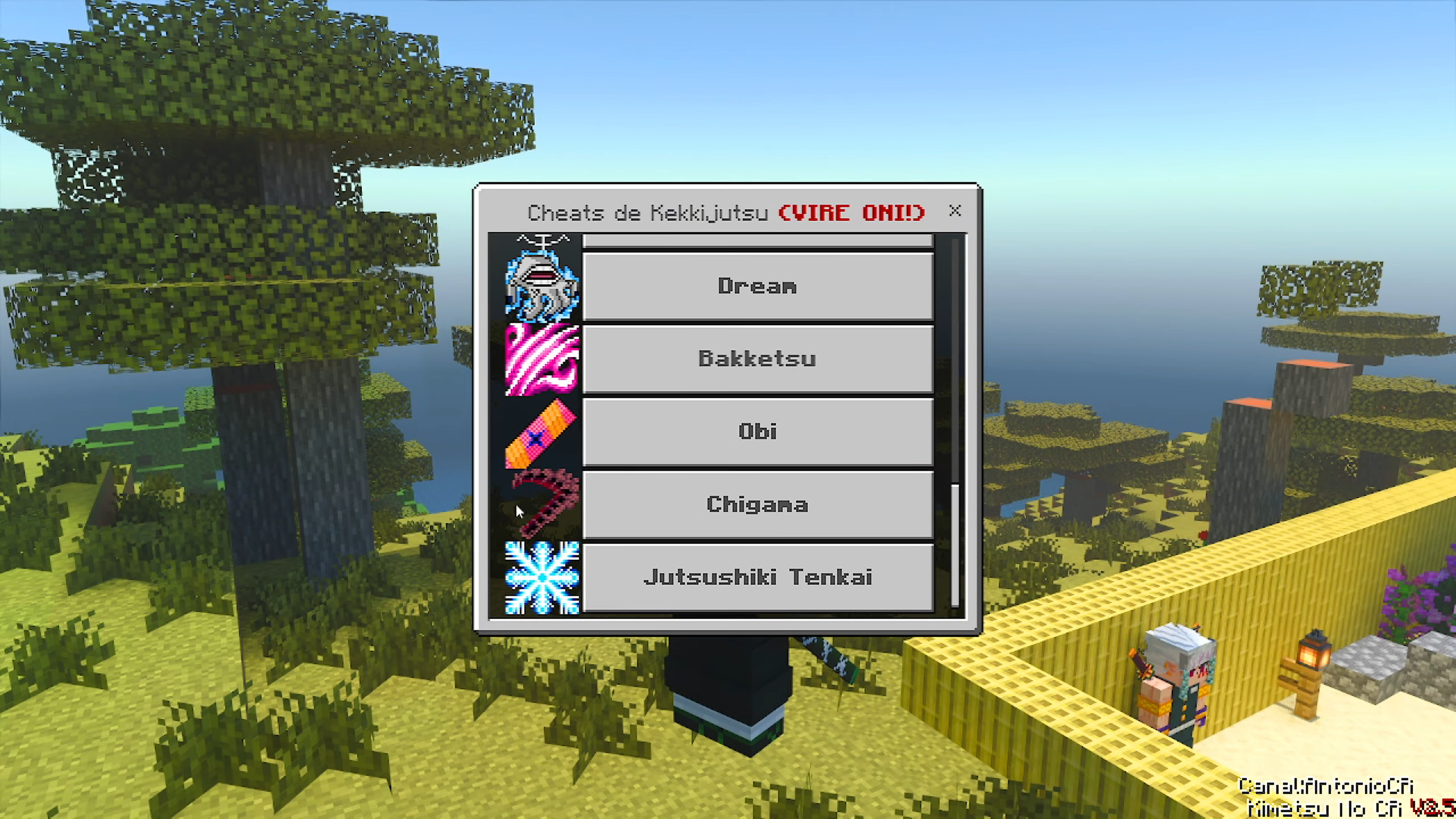Pick the Chigama option

(758, 504)
